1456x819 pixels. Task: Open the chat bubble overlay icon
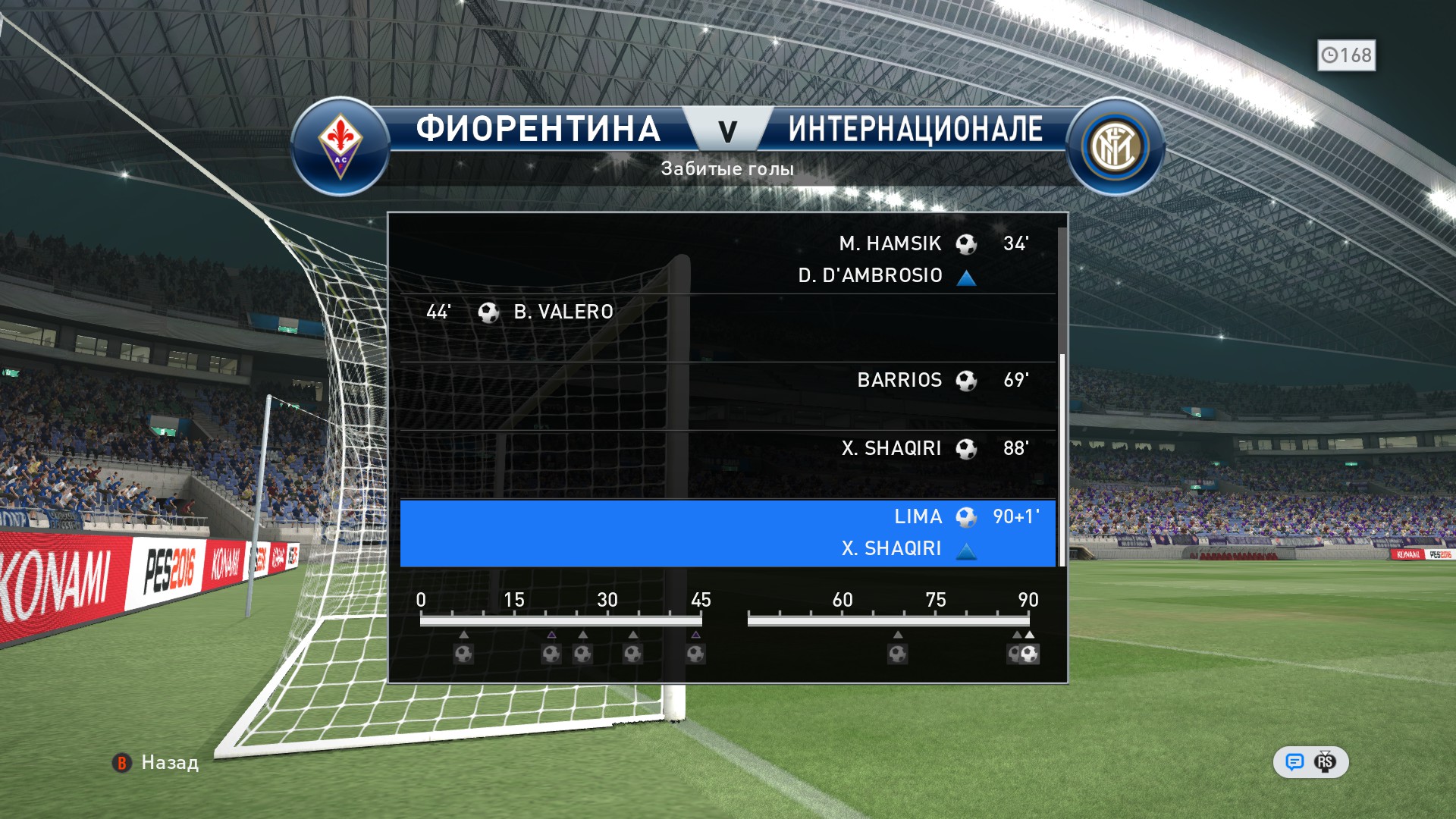coord(1294,761)
